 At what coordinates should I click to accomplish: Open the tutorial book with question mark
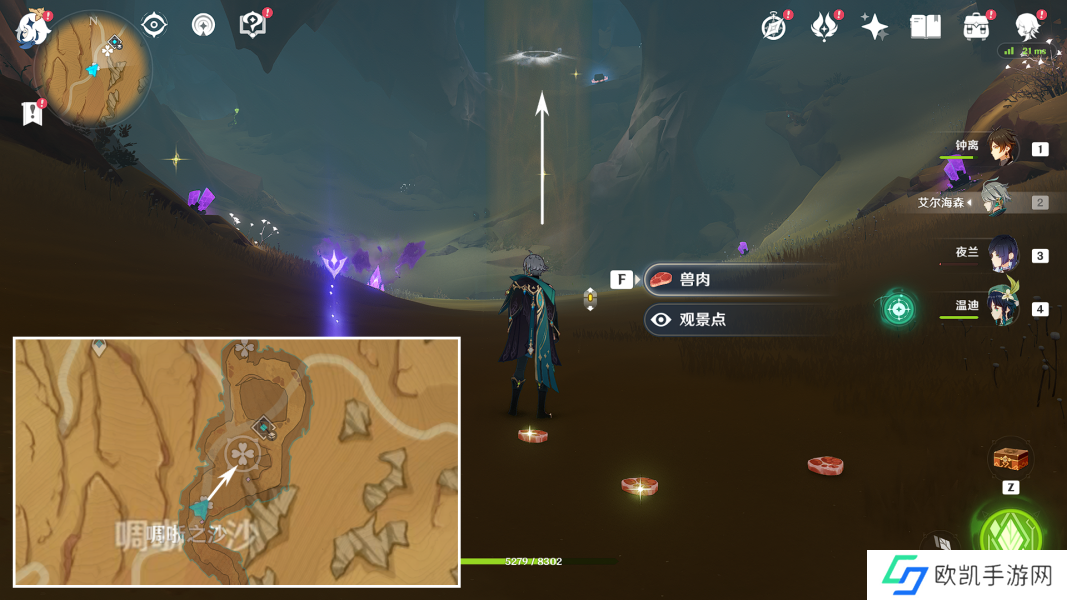coord(253,25)
